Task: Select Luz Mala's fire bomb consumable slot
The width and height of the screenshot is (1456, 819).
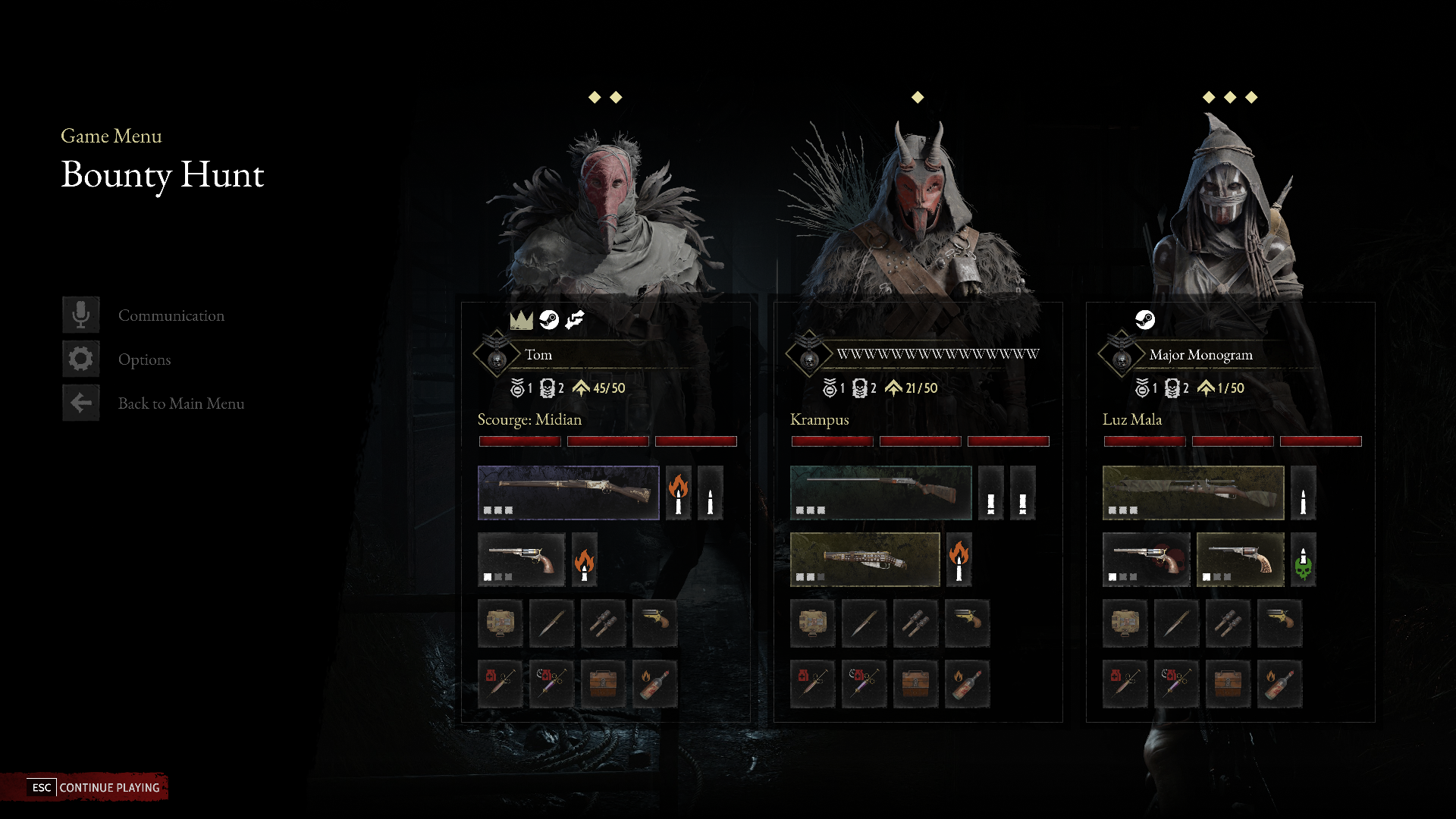Action: click(x=1279, y=683)
